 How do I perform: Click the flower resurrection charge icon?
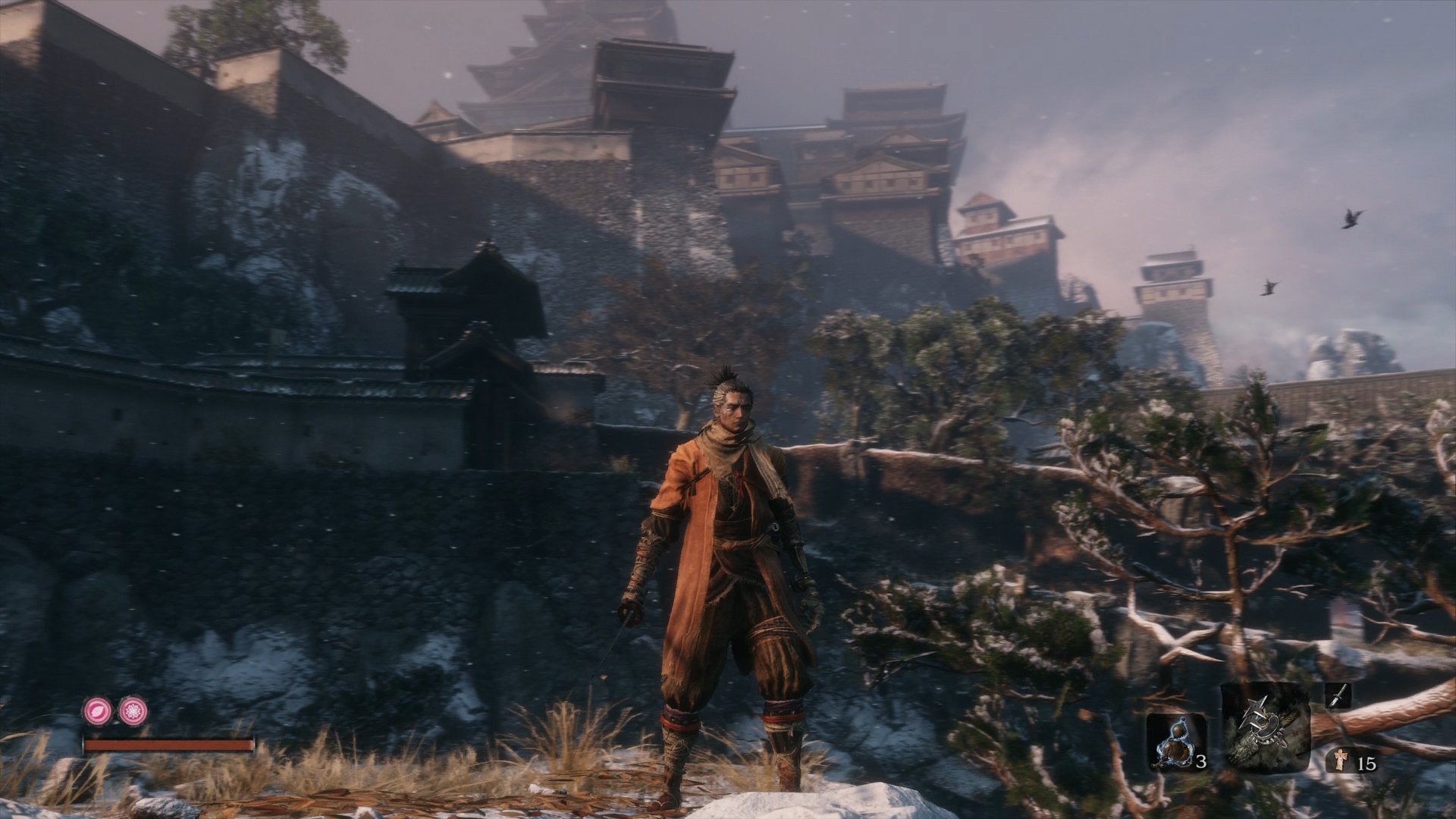coord(133,712)
